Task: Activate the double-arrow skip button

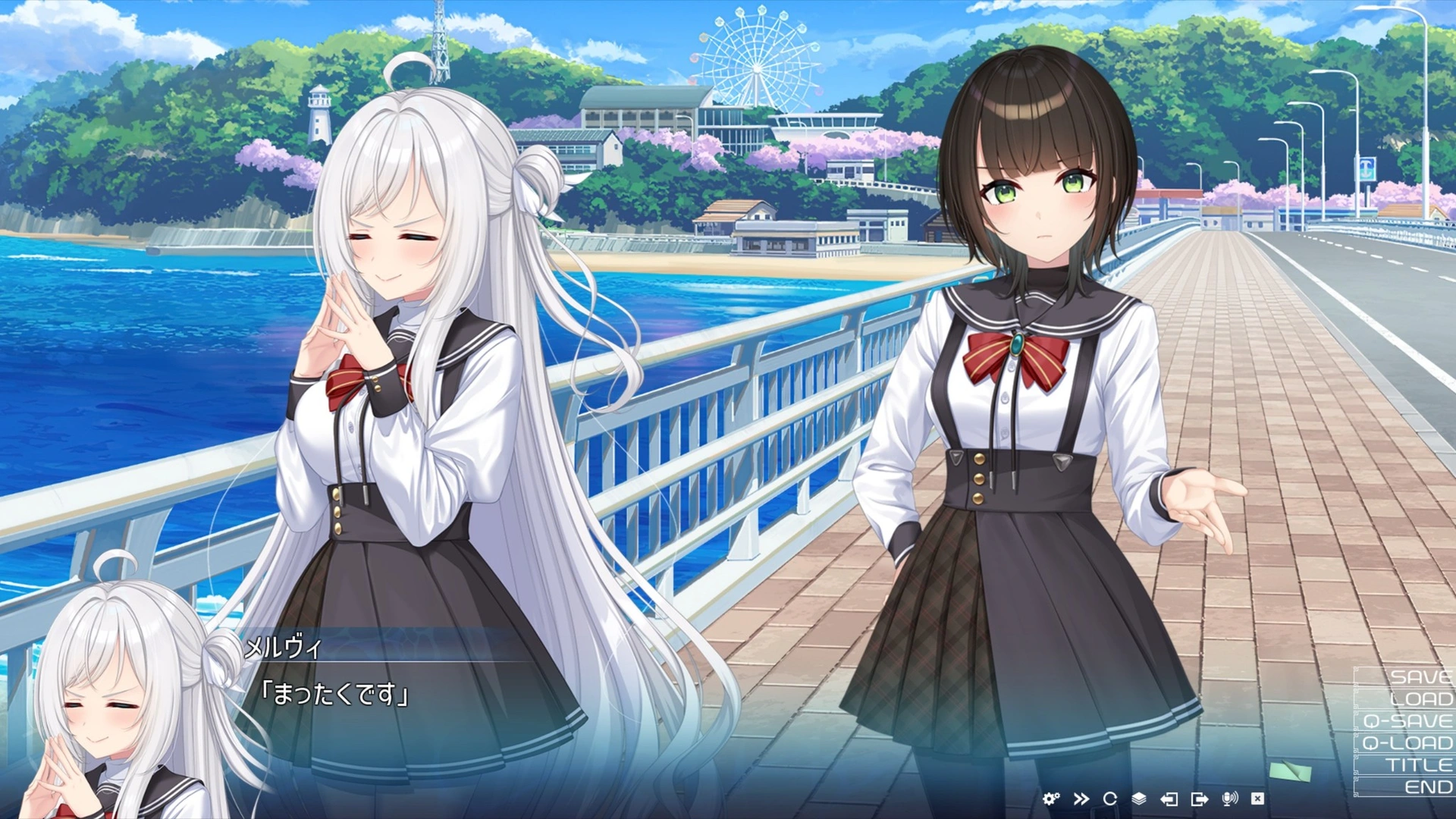Action: [1081, 799]
